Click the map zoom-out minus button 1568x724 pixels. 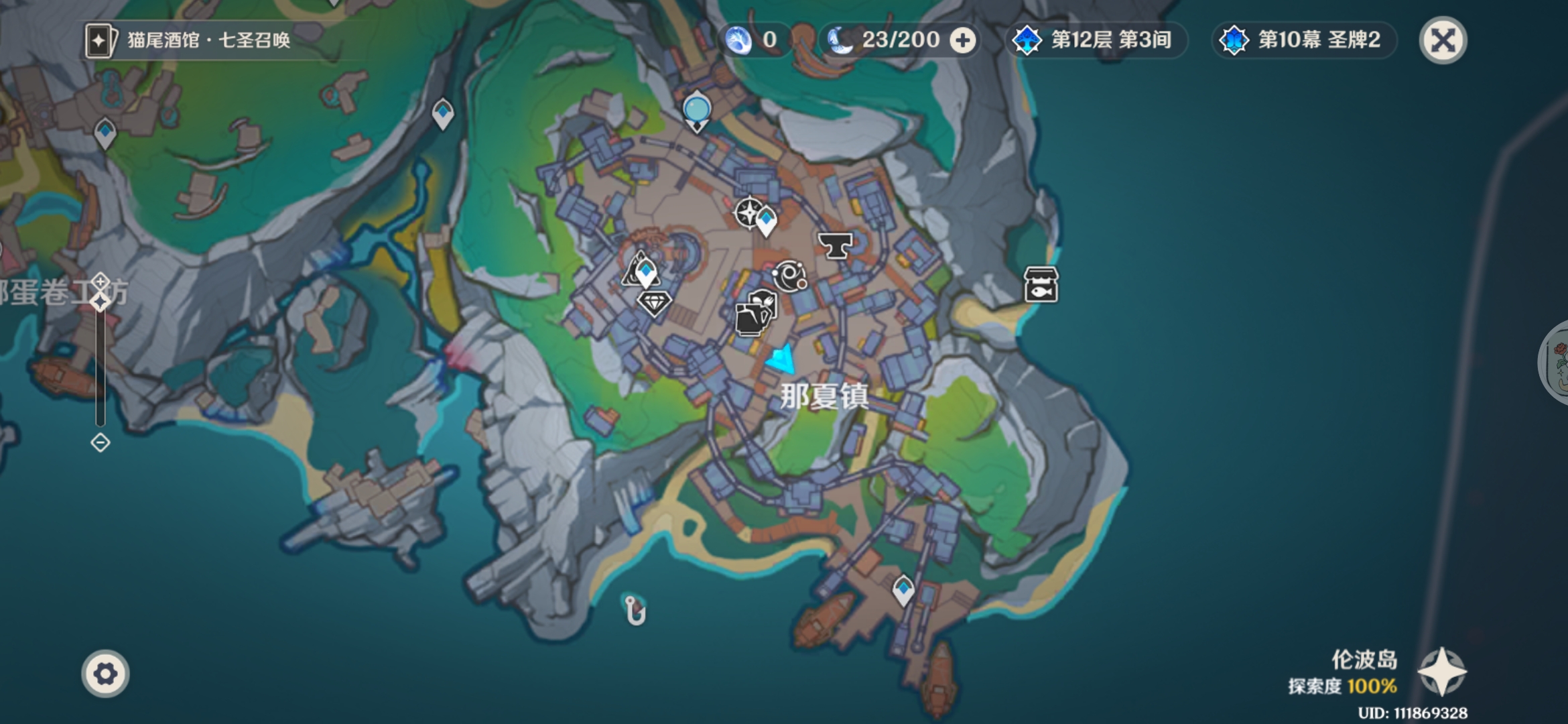click(101, 442)
